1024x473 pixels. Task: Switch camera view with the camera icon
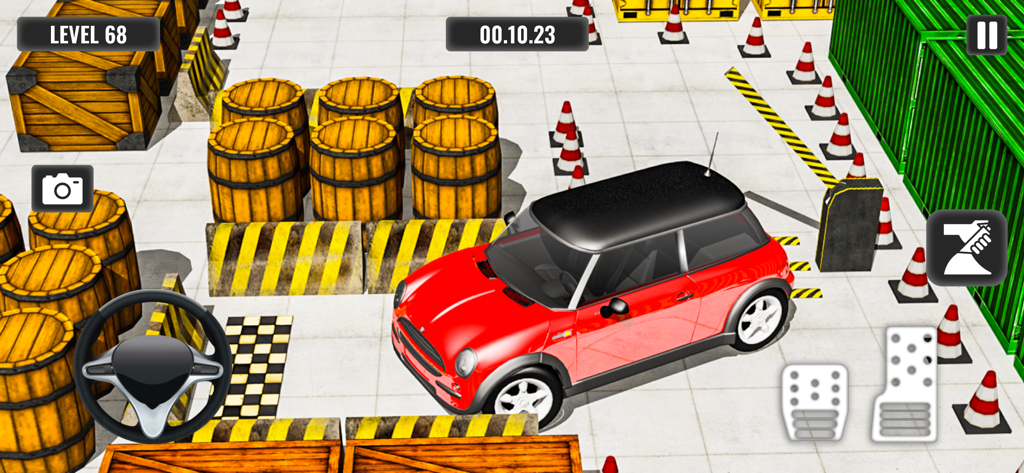pos(63,189)
